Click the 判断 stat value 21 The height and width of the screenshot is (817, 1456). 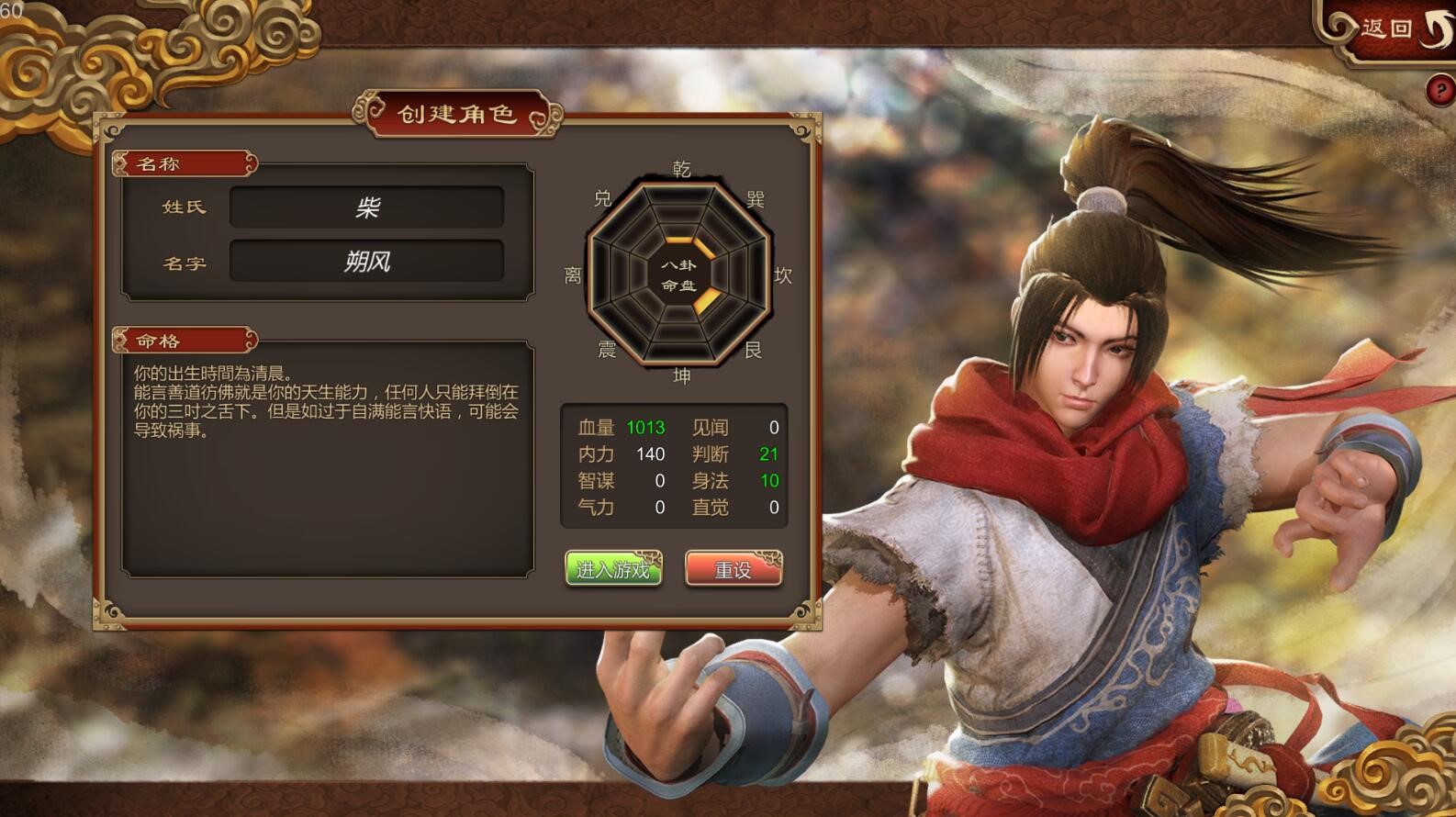[769, 453]
